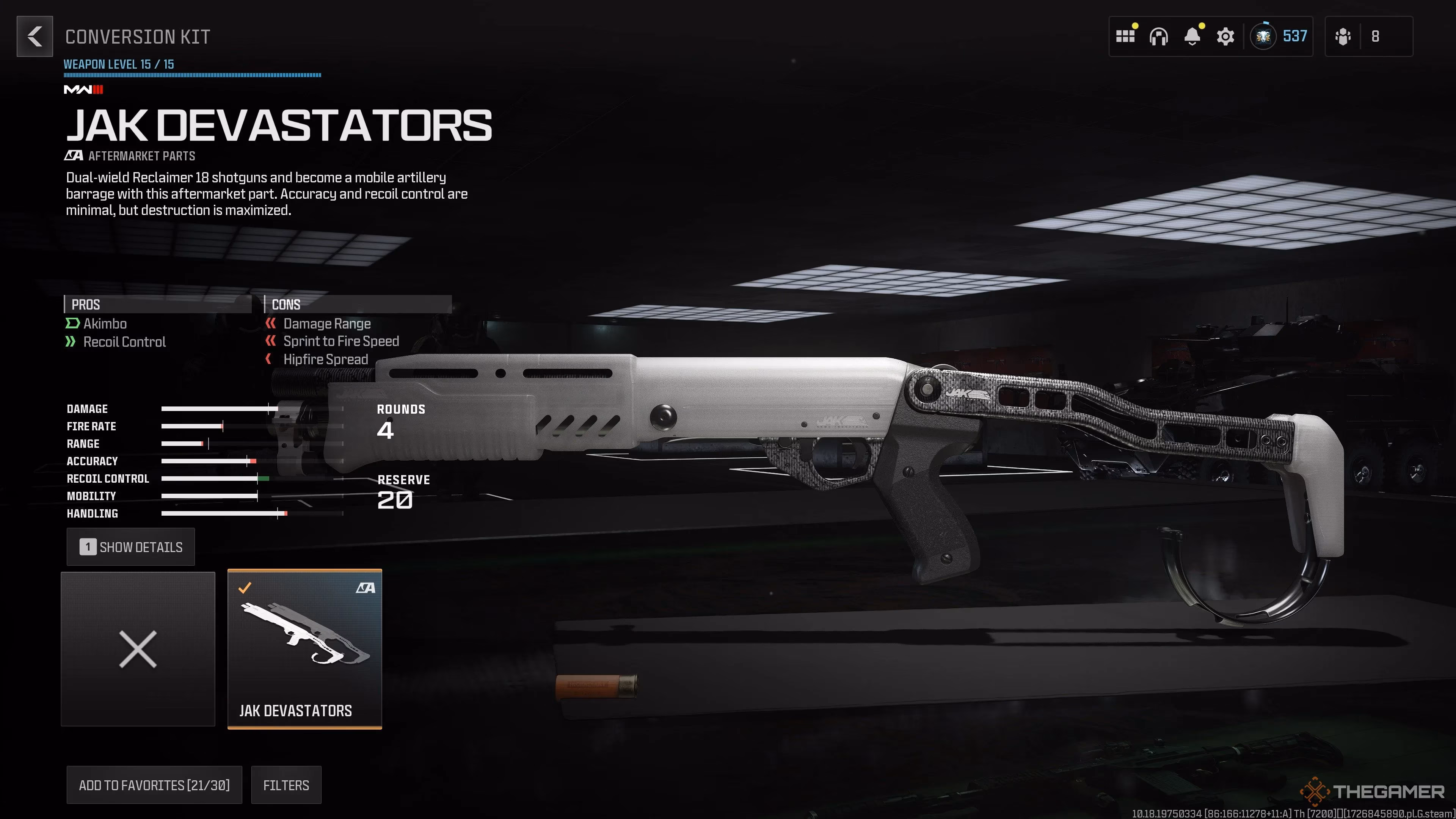
Task: Click the Aftermarket Parts icon under the weapon name
Action: click(x=74, y=155)
